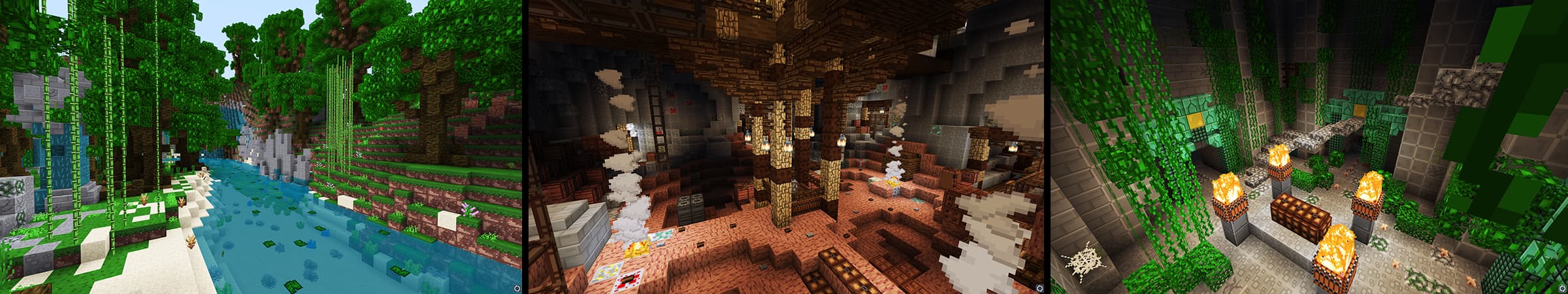Click the circular icon on the jungle river image
Viewport: 1568px width, 294px height.
pyautogui.click(x=517, y=287)
